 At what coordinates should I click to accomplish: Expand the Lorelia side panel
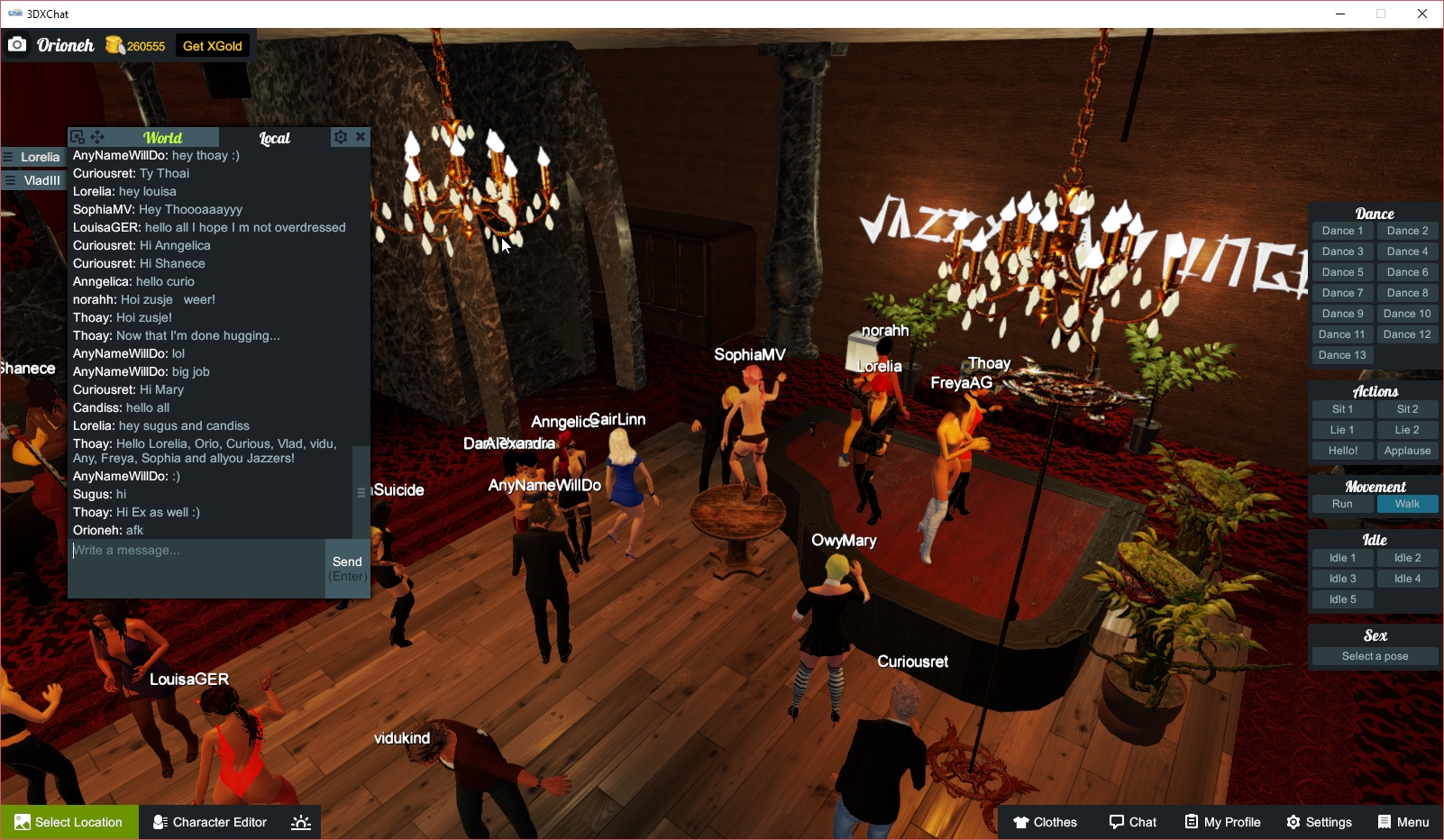(33, 156)
